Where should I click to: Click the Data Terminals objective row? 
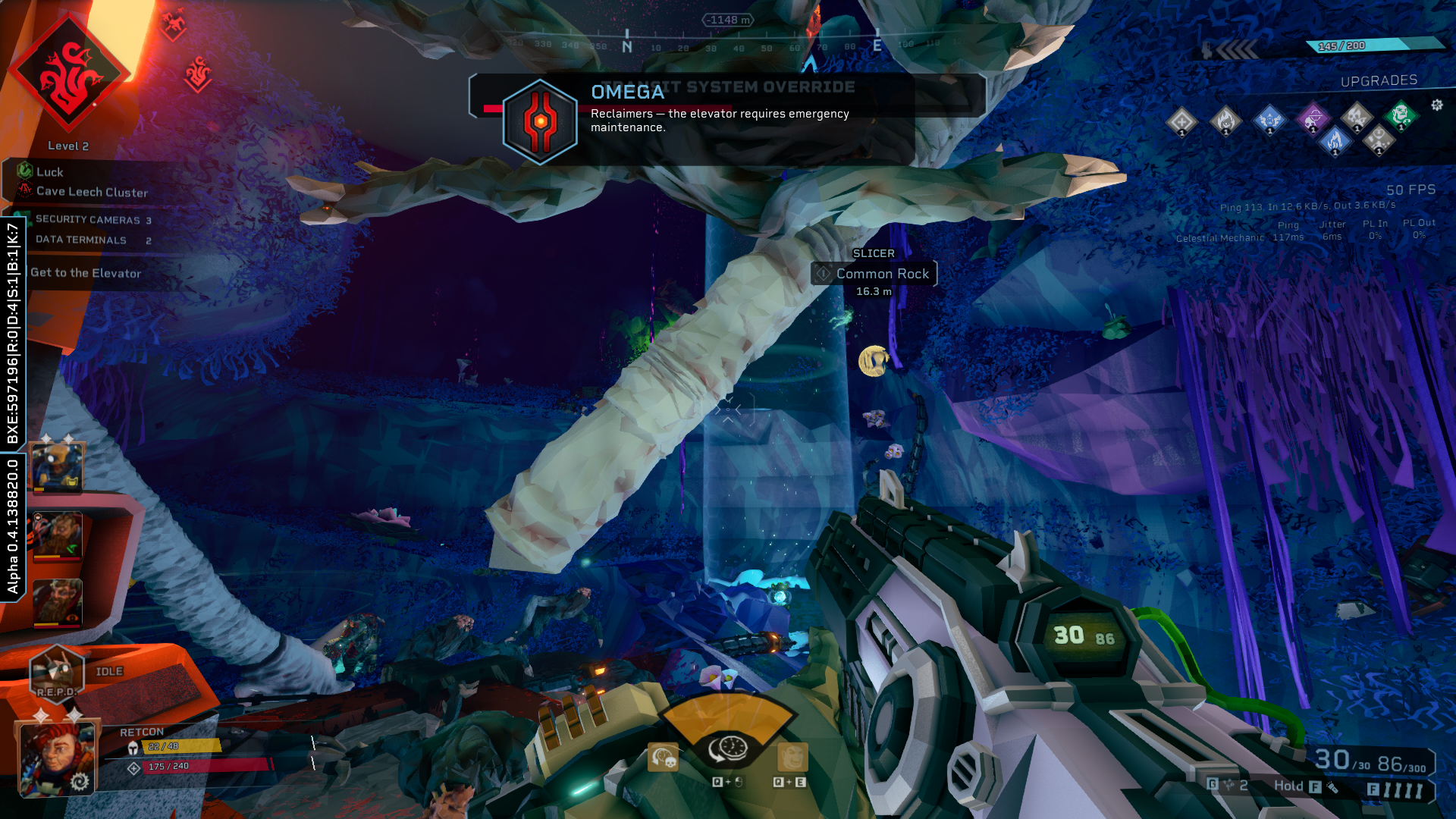(93, 240)
